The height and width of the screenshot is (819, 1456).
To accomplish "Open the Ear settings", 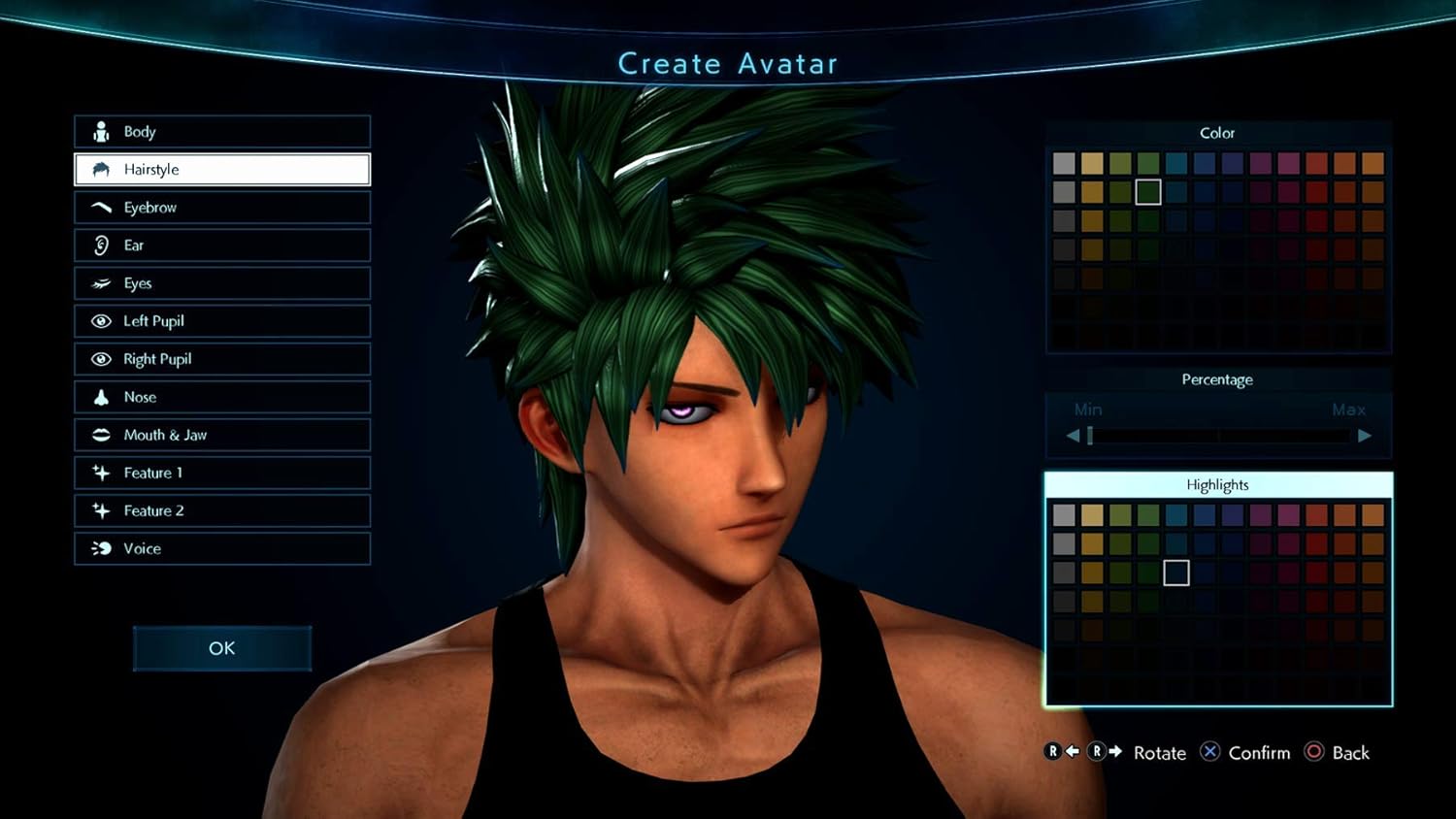I will click(222, 246).
